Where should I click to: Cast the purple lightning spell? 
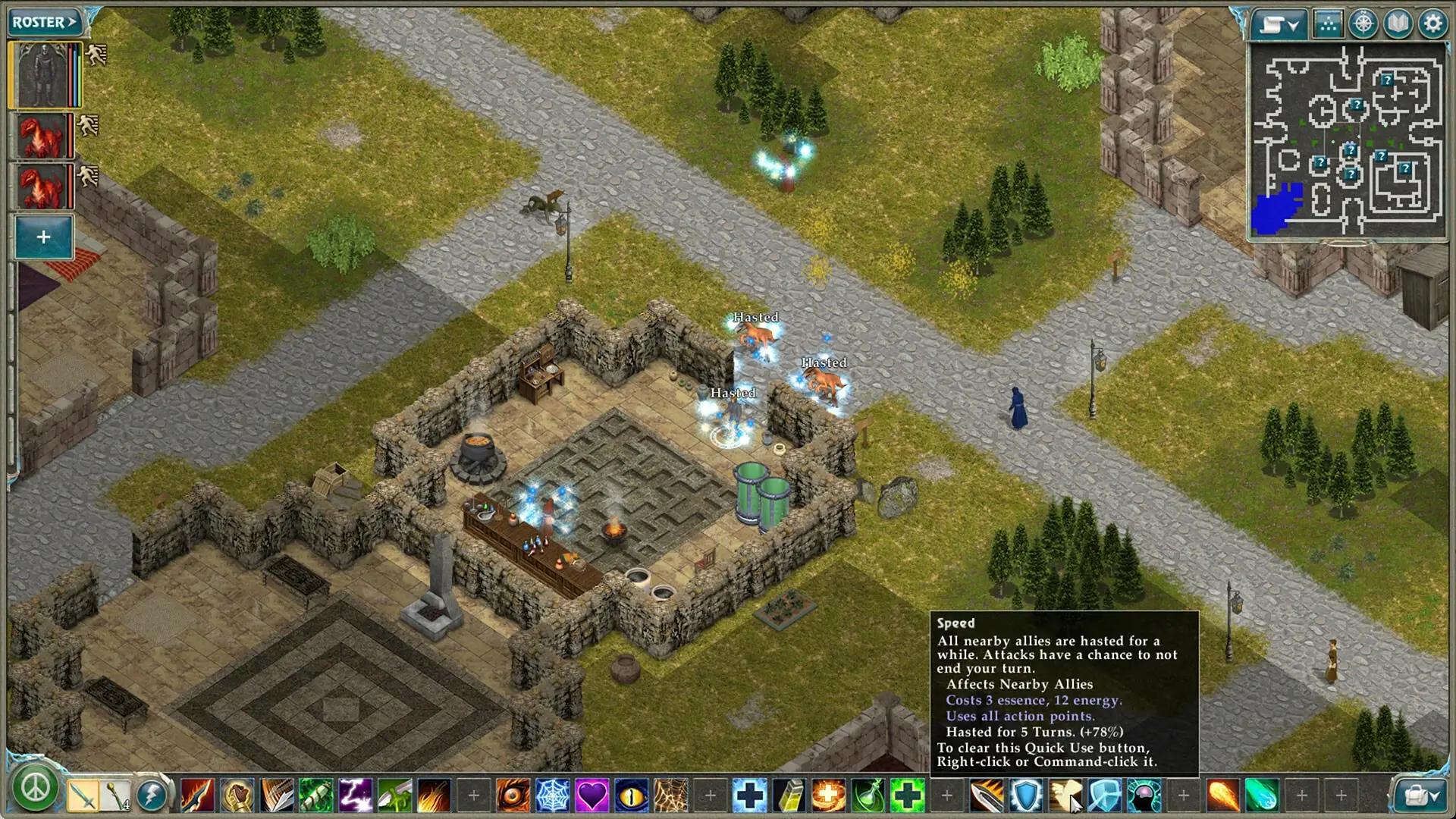[x=355, y=795]
